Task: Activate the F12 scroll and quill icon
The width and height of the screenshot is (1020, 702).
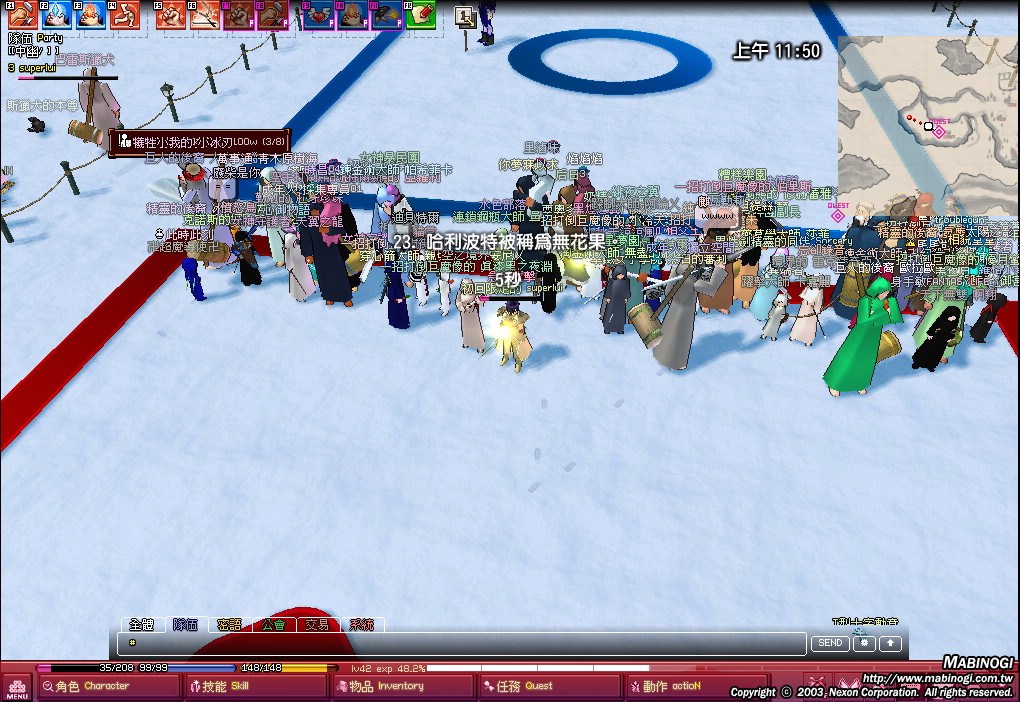Action: click(x=420, y=14)
